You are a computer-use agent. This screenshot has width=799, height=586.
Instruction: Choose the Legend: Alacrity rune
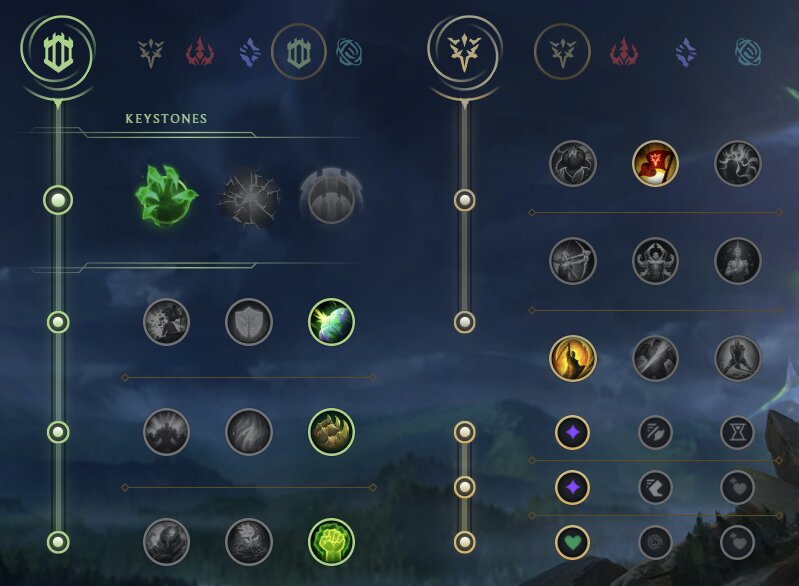pyautogui.click(x=573, y=261)
